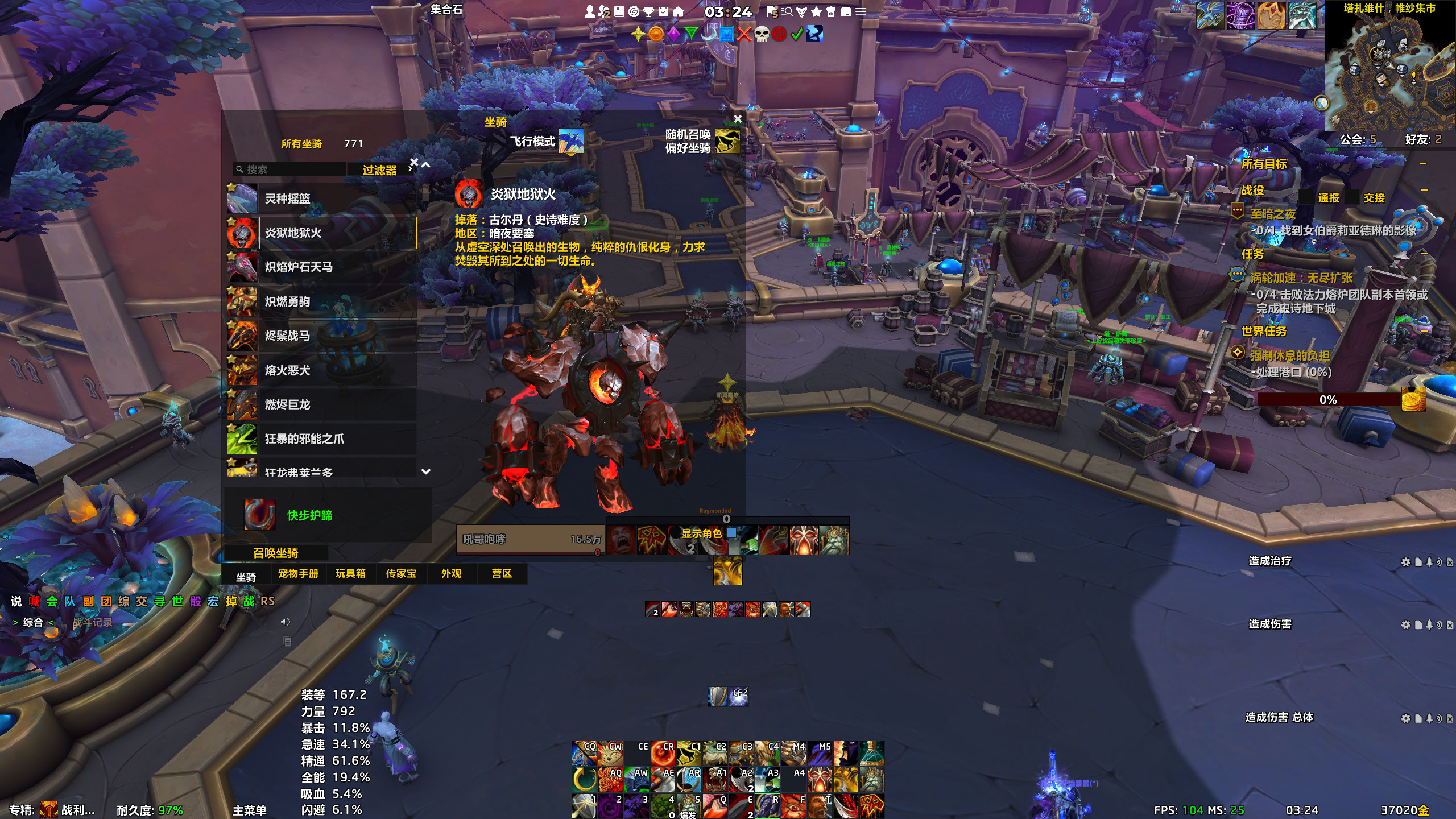Image resolution: width=1456 pixels, height=819 pixels.
Task: Click the 随机召唤偏好坐骑 icon
Action: (x=727, y=141)
